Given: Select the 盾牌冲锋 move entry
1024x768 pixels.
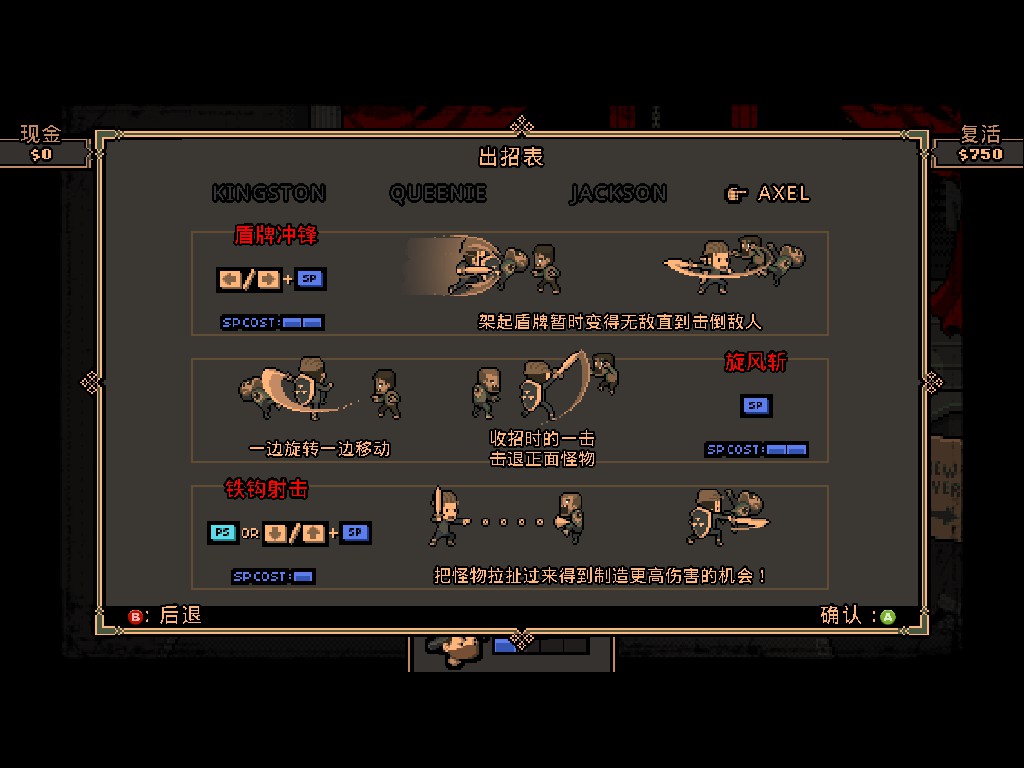Looking at the screenshot, I should point(276,236).
